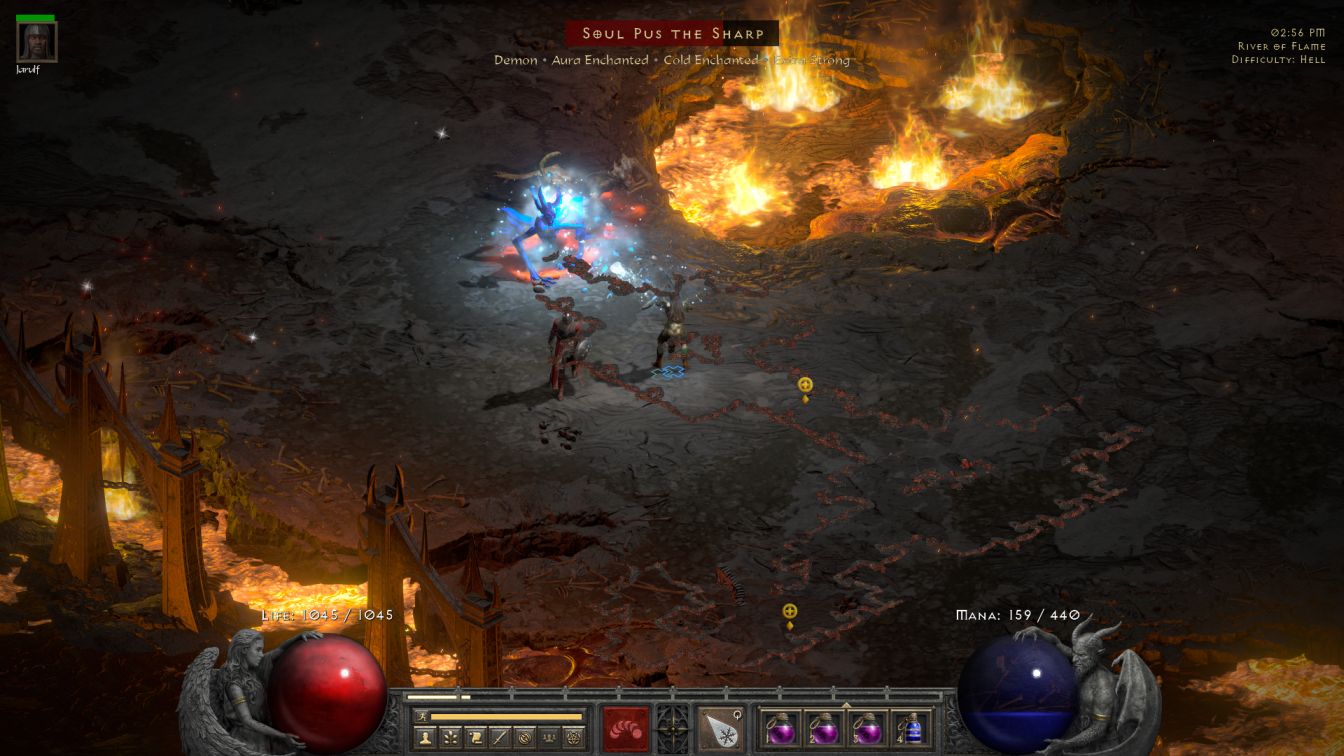This screenshot has width=1344, height=756.
Task: Open the skill tree button
Action: pos(450,738)
